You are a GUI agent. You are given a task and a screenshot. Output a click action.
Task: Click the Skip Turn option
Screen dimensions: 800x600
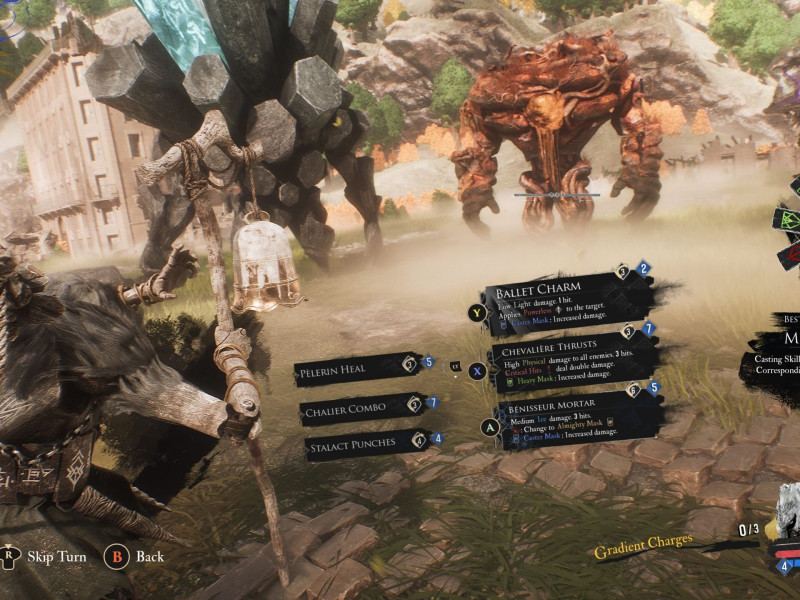pos(56,556)
